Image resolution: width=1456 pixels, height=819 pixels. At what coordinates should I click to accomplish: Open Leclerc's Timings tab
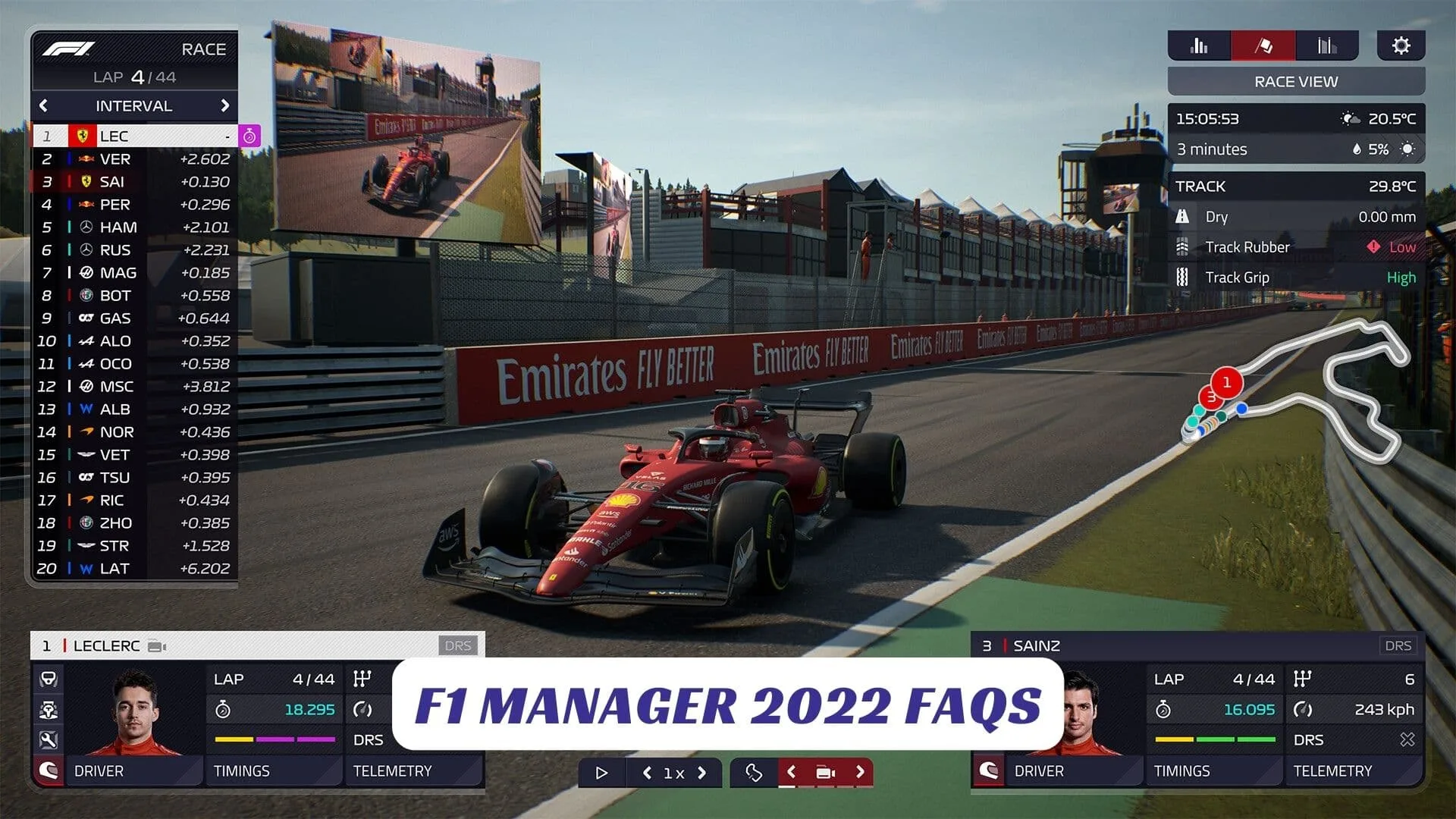tap(242, 771)
